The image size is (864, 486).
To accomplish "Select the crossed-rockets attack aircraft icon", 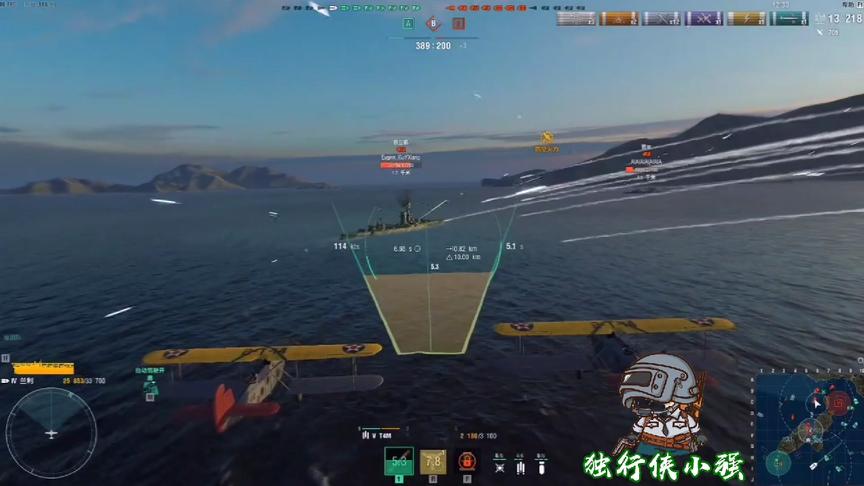I will tap(500, 464).
